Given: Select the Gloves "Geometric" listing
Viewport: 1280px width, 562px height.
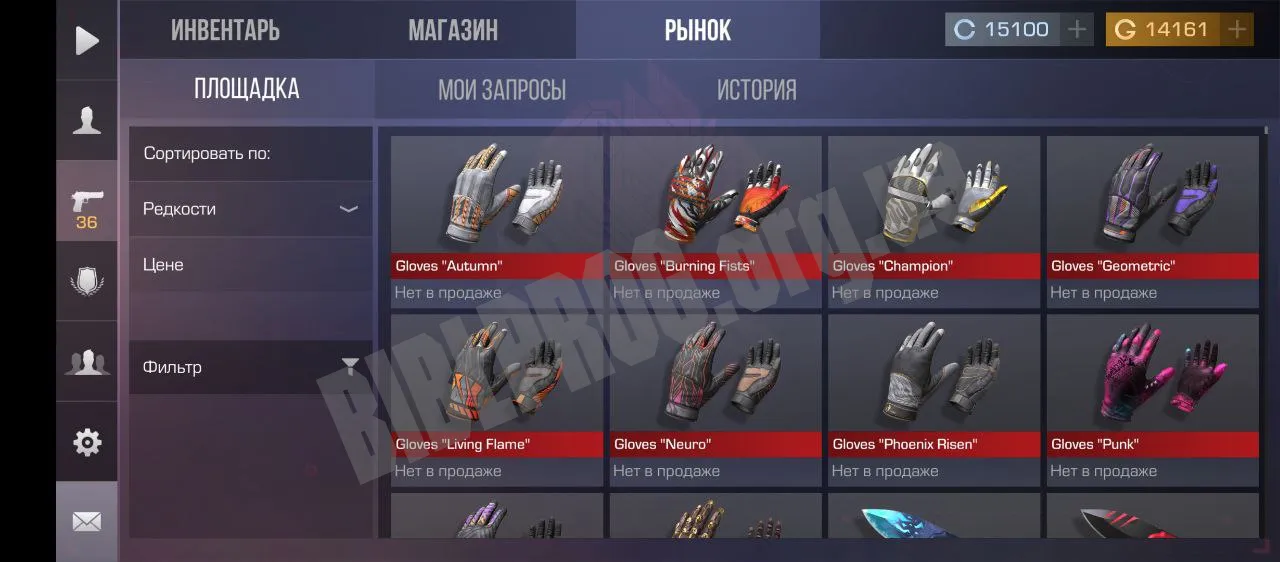Looking at the screenshot, I should tap(1152, 220).
